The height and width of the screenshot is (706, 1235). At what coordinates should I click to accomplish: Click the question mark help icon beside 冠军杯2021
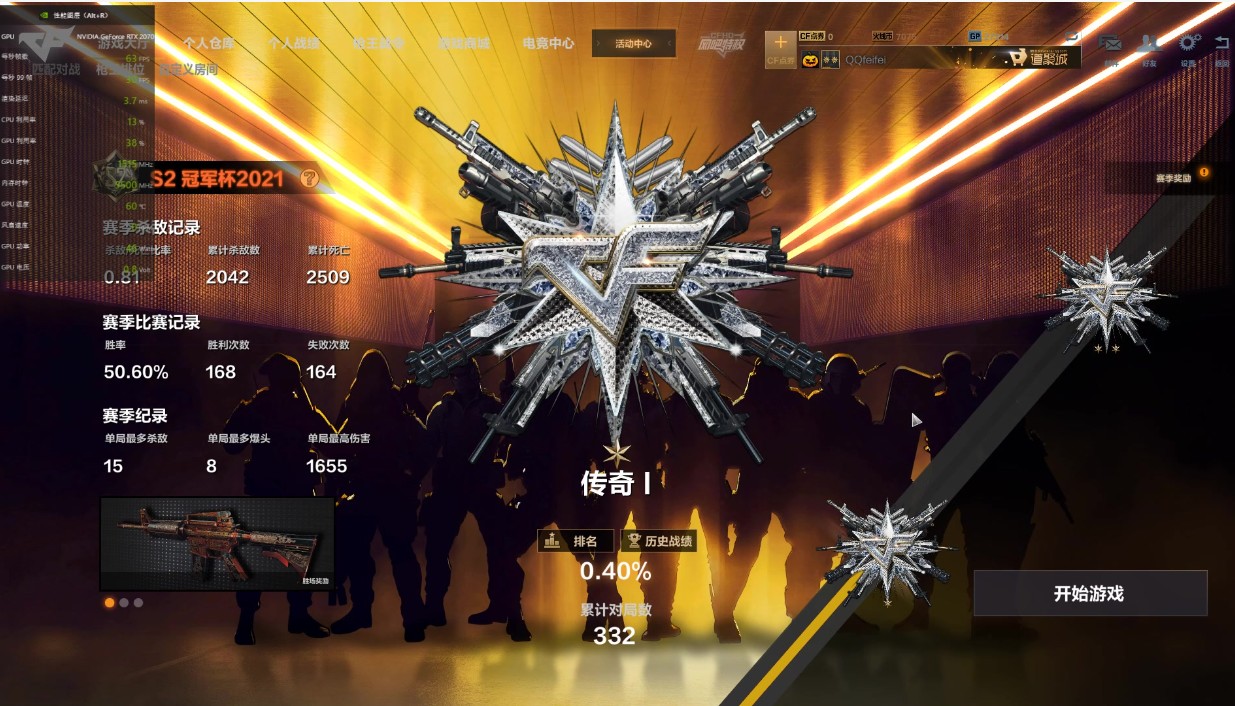(x=310, y=179)
